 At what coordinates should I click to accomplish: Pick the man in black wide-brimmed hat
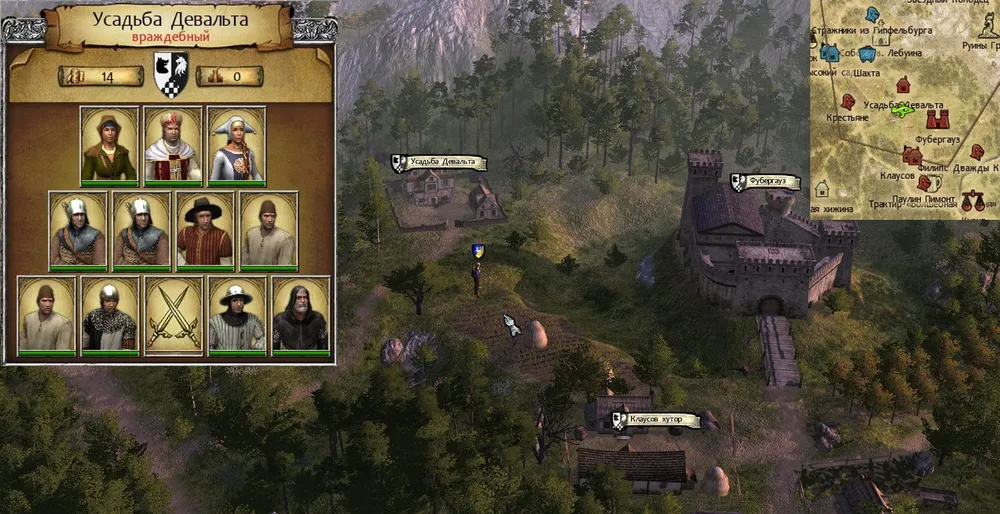(205, 231)
